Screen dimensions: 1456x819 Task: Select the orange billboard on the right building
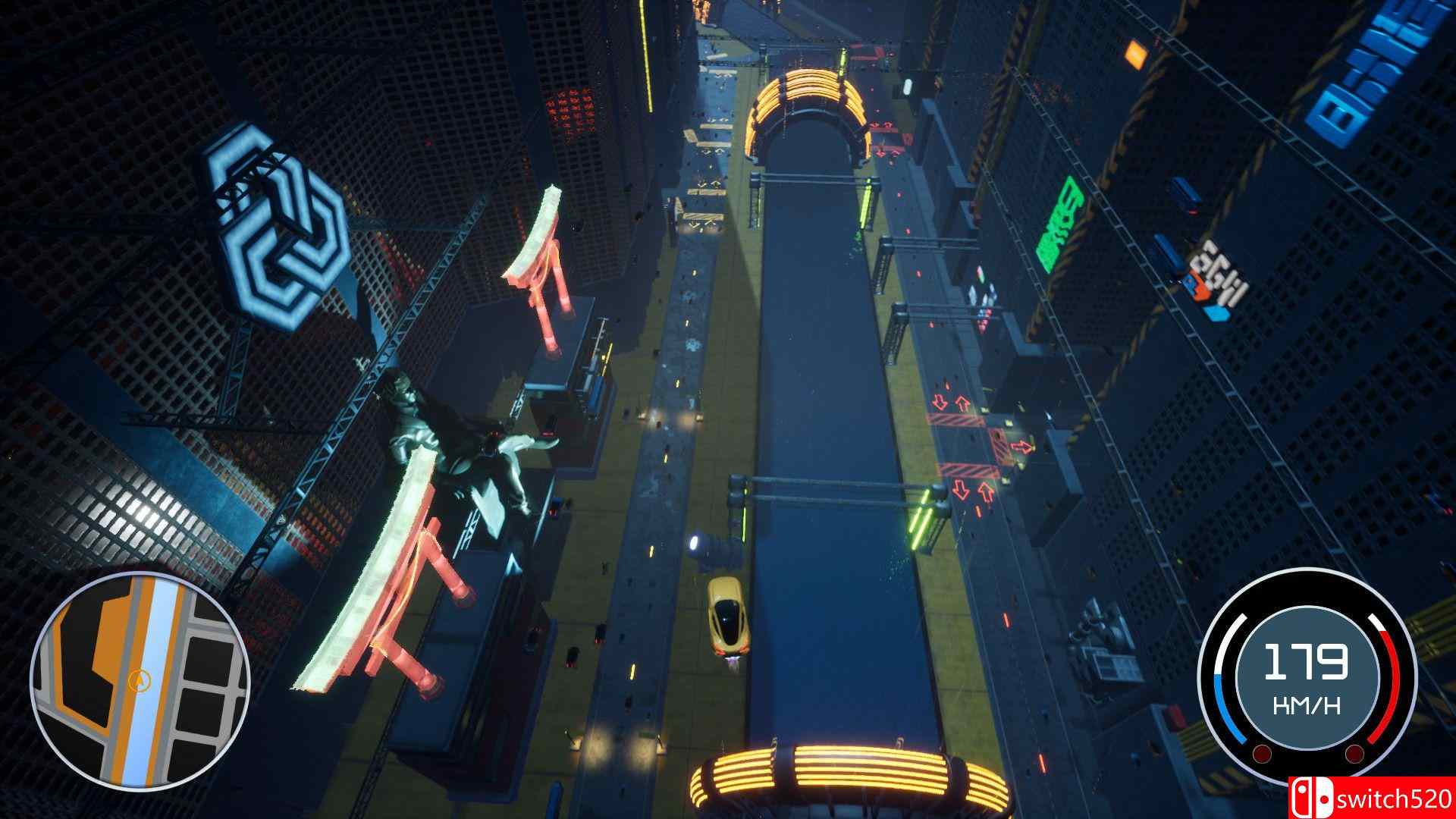coord(1135,53)
